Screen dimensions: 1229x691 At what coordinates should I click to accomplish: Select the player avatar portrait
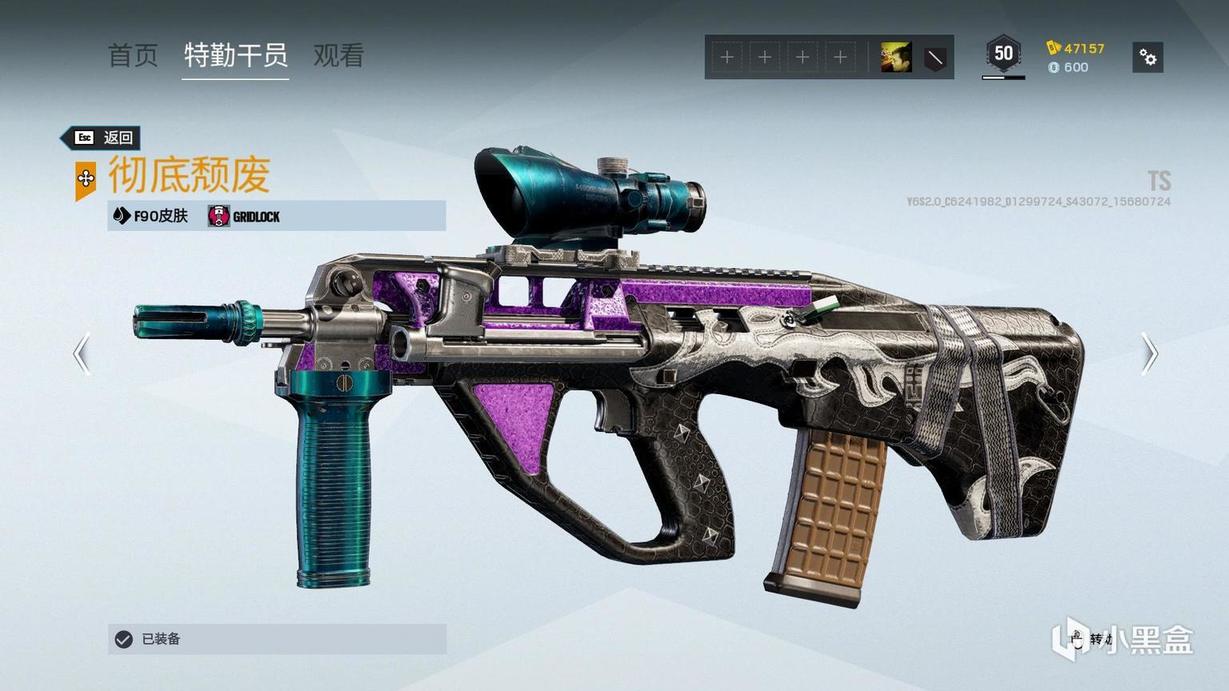tap(895, 58)
